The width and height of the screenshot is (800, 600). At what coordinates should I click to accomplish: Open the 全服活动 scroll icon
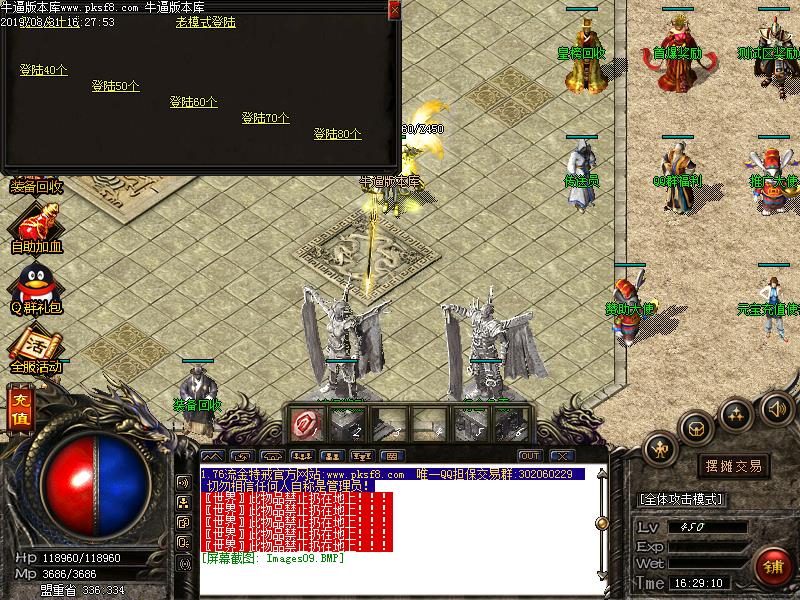tap(36, 348)
